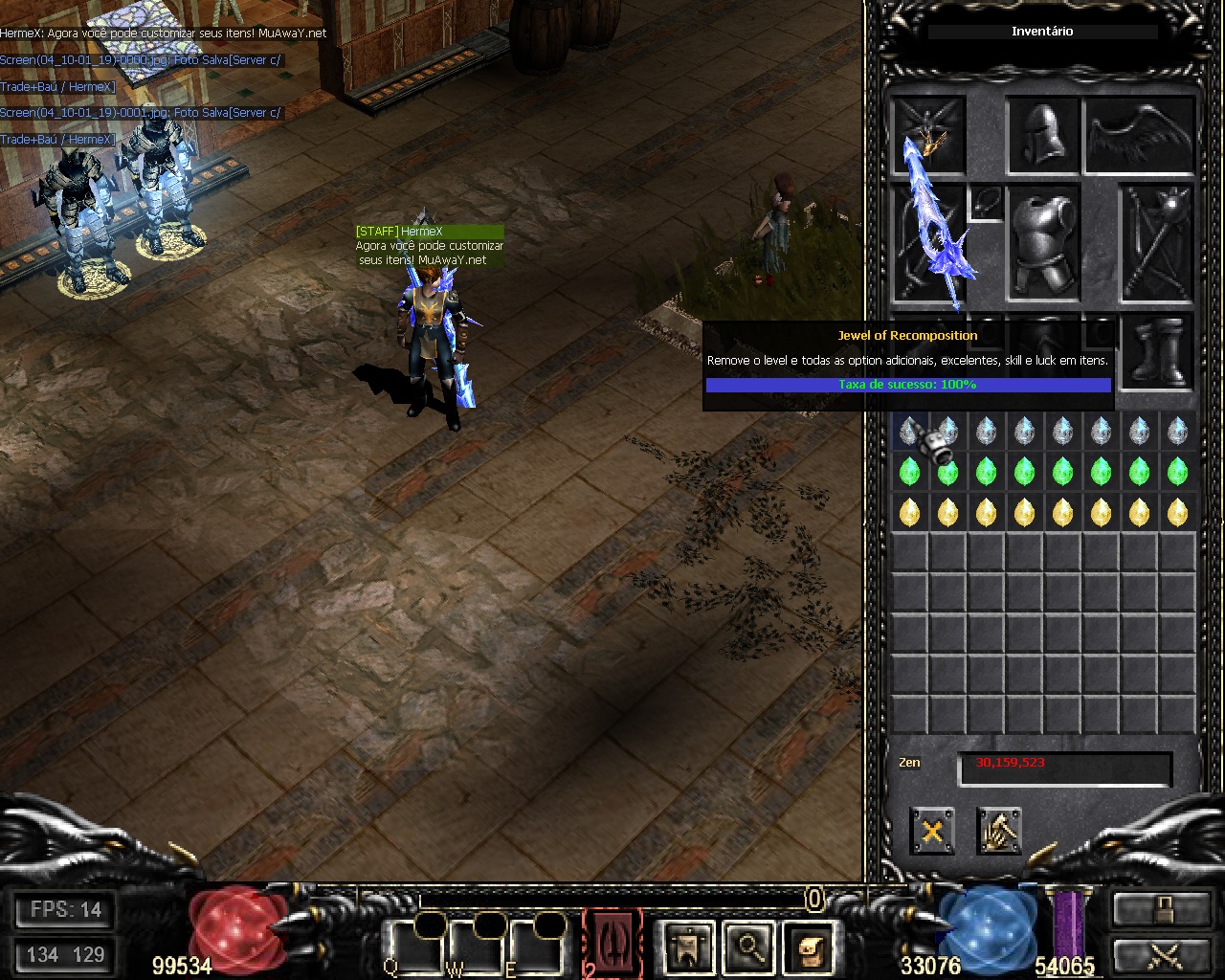The image size is (1225, 980).
Task: Click the empty boots equipment slot
Action: coord(1157,351)
